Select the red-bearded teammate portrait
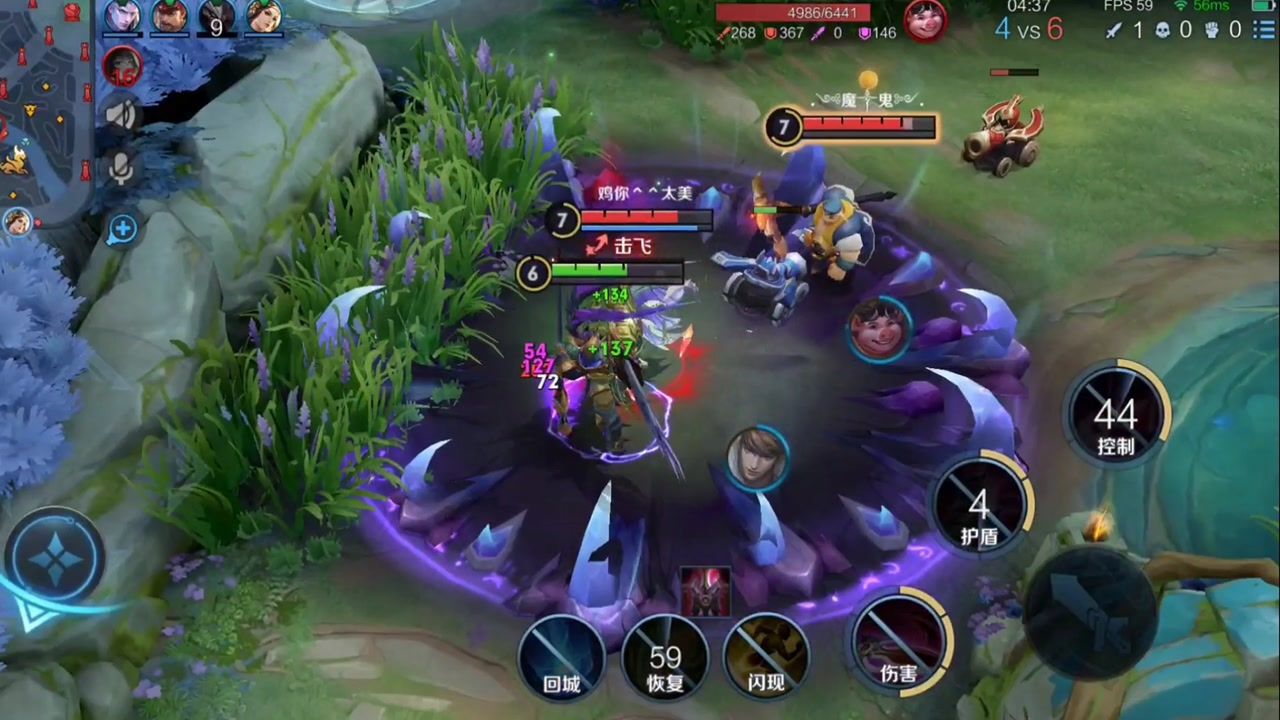Image resolution: width=1280 pixels, height=720 pixels. 170,16
